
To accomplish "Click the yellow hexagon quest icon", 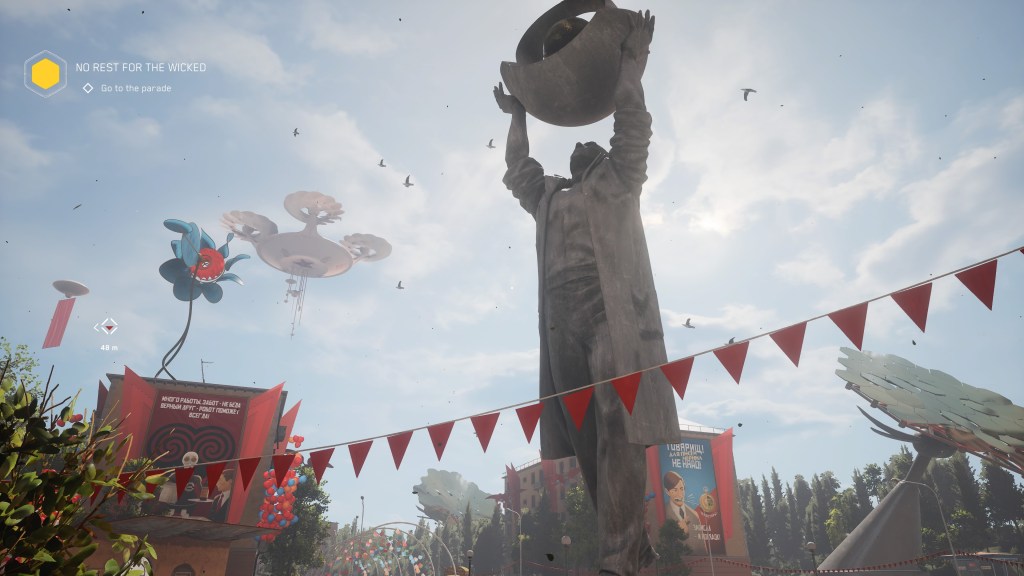I will click(45, 74).
